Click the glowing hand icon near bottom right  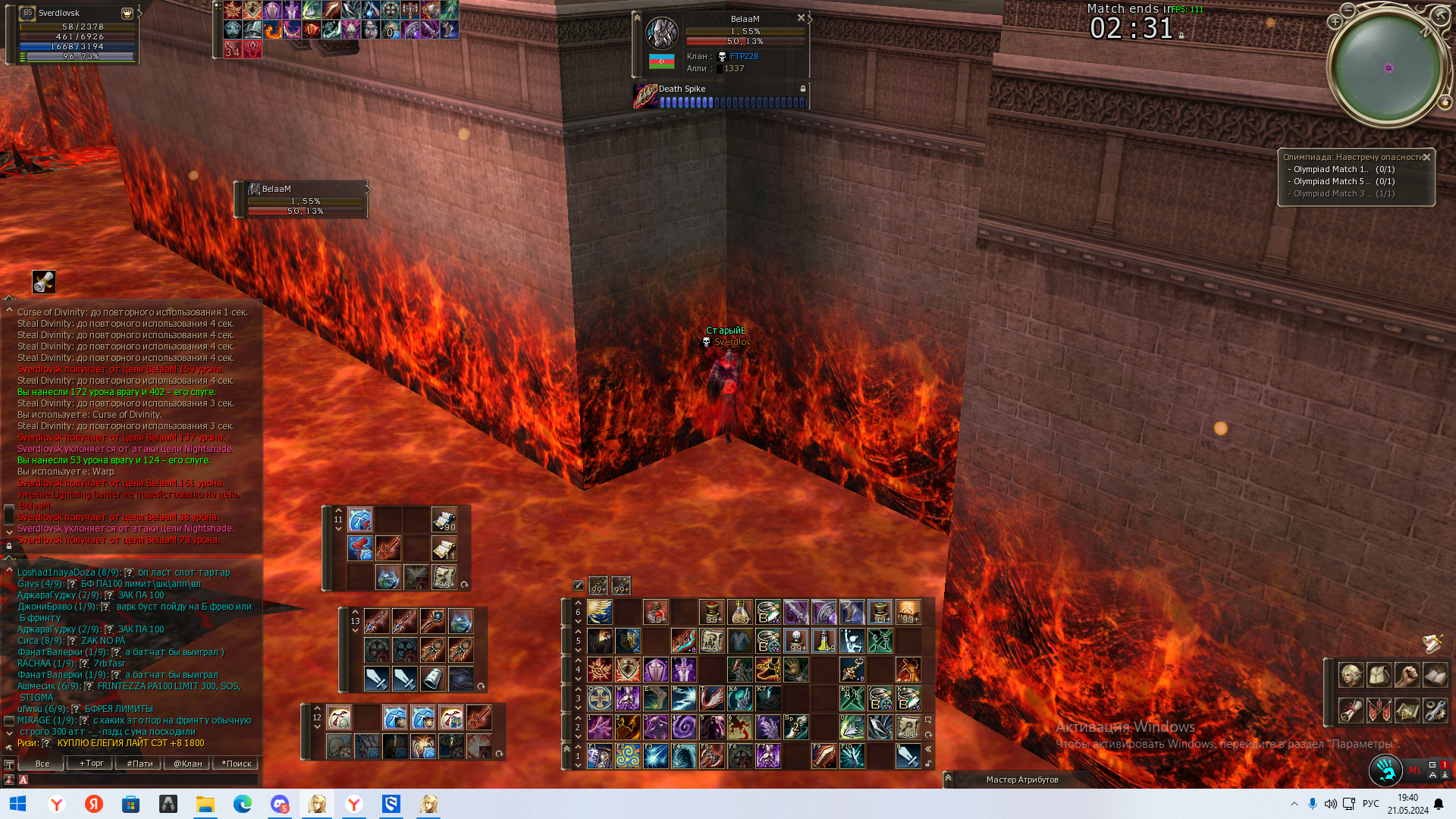[x=1386, y=770]
